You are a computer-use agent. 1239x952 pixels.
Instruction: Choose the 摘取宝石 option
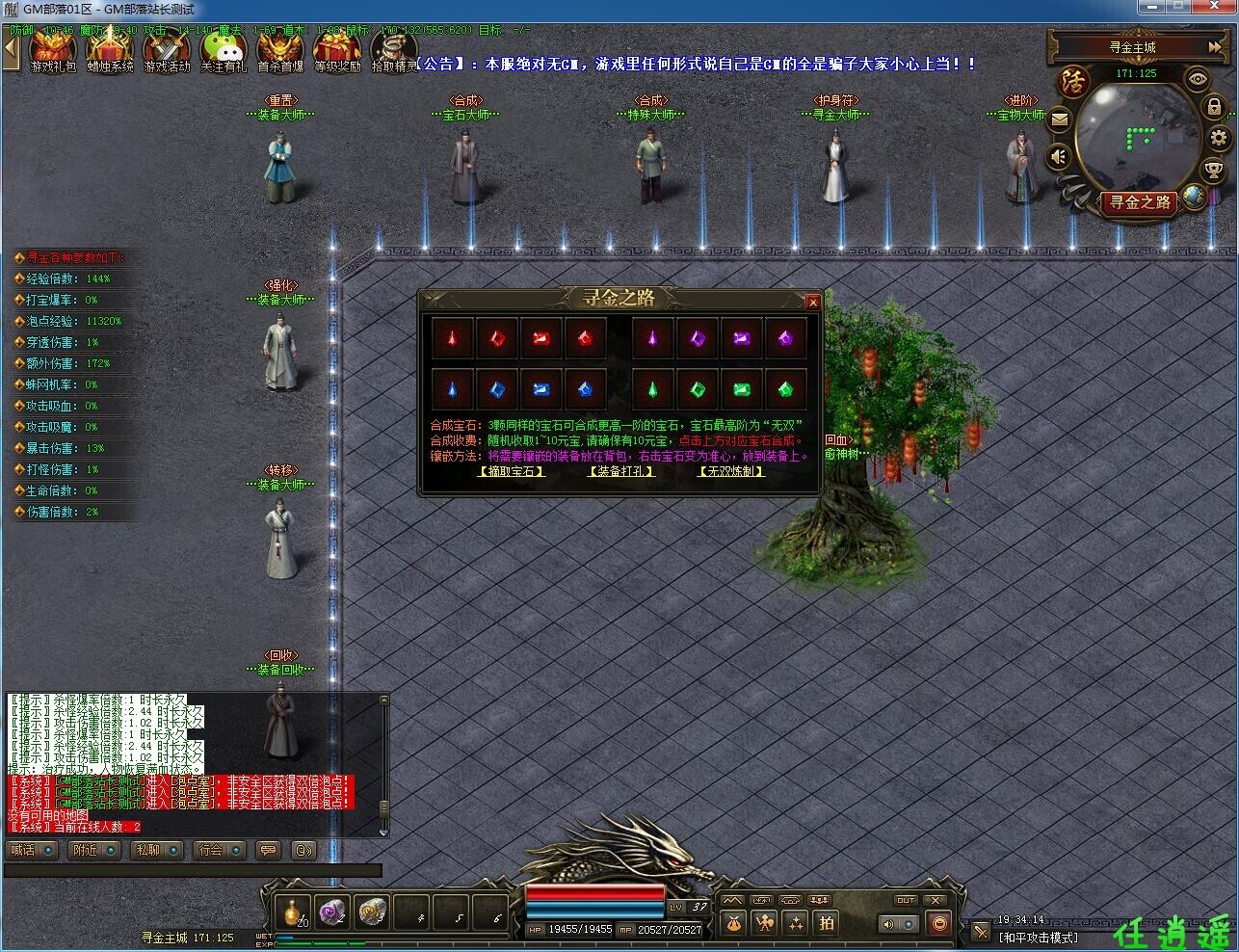tap(512, 471)
